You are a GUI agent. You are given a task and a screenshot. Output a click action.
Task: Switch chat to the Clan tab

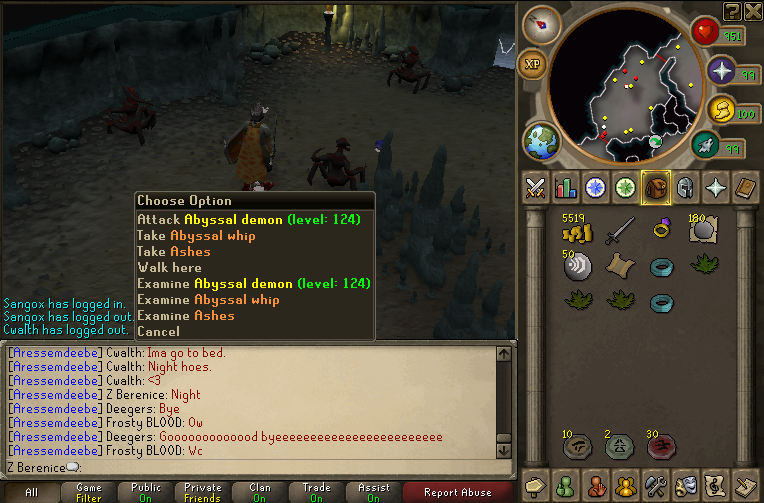tap(260, 492)
